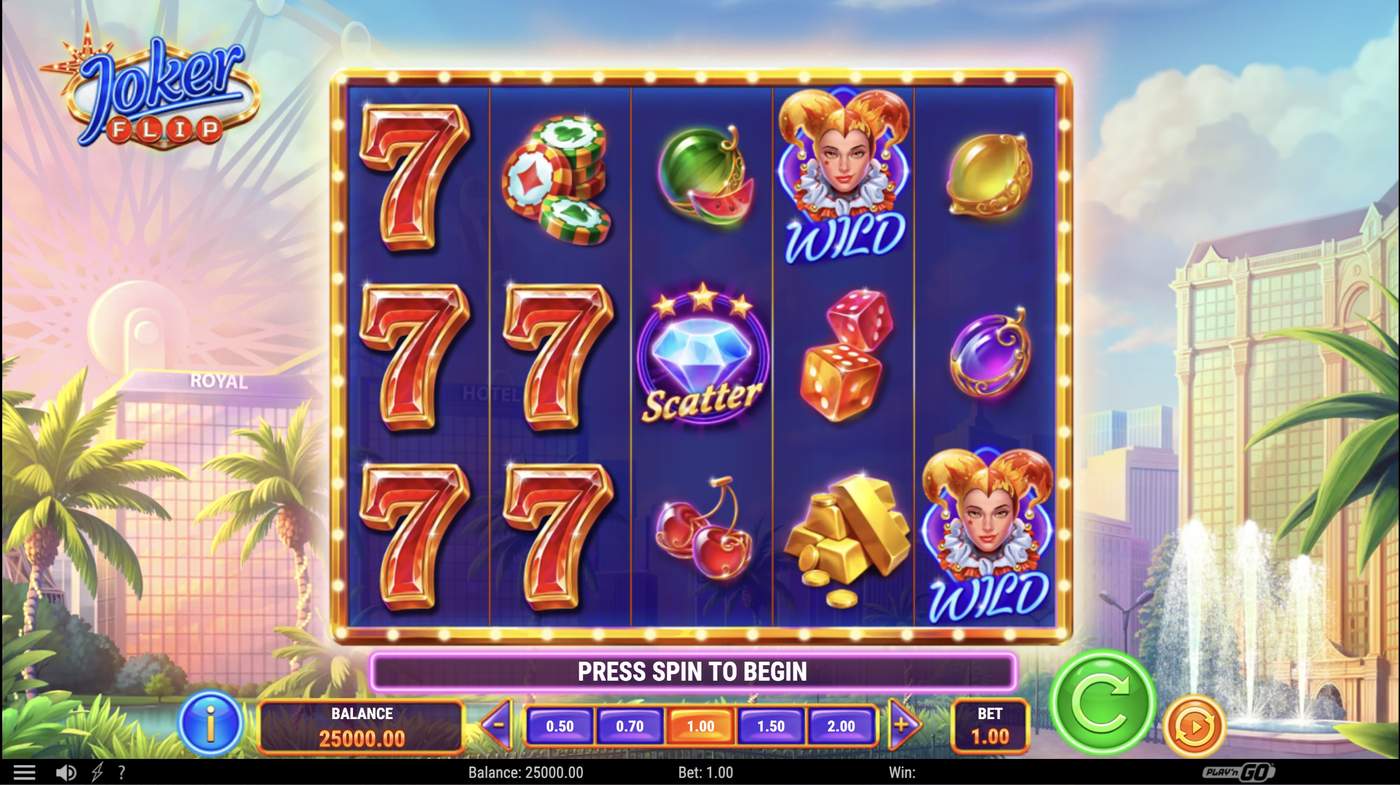Open the orange autoplay button
Image resolution: width=1400 pixels, height=785 pixels.
coord(1194,725)
